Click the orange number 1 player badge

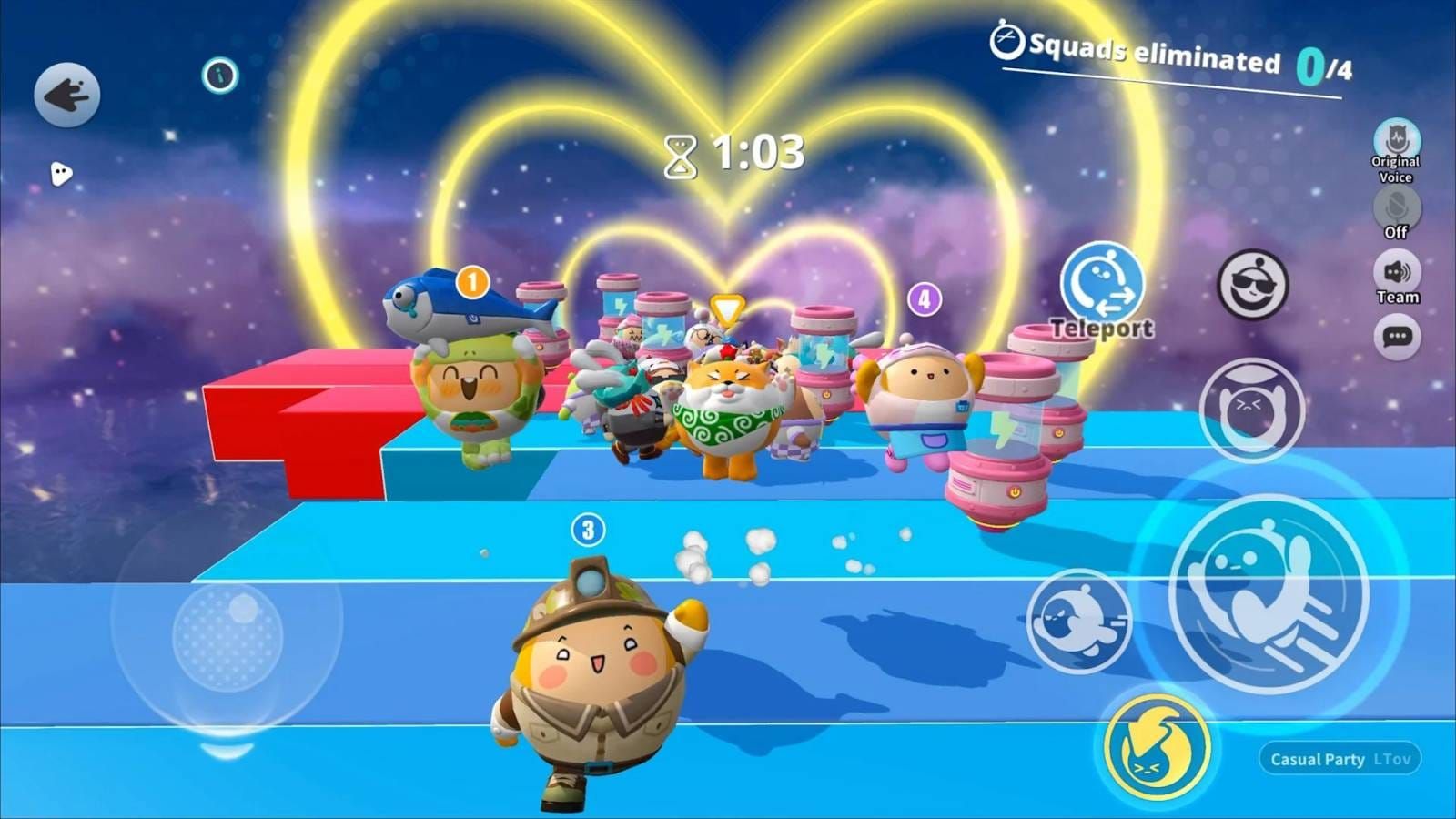(x=471, y=283)
